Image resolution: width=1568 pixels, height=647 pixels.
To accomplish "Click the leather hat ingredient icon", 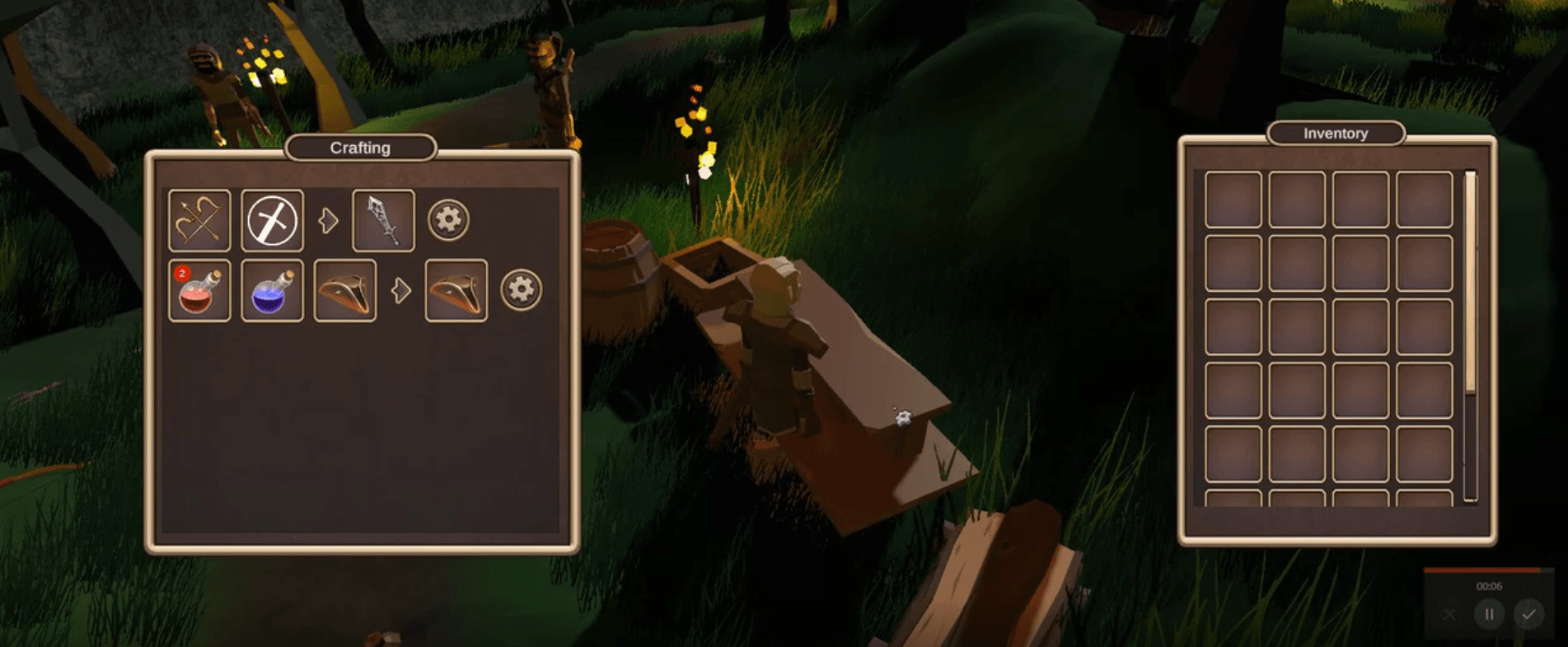I will point(344,291).
